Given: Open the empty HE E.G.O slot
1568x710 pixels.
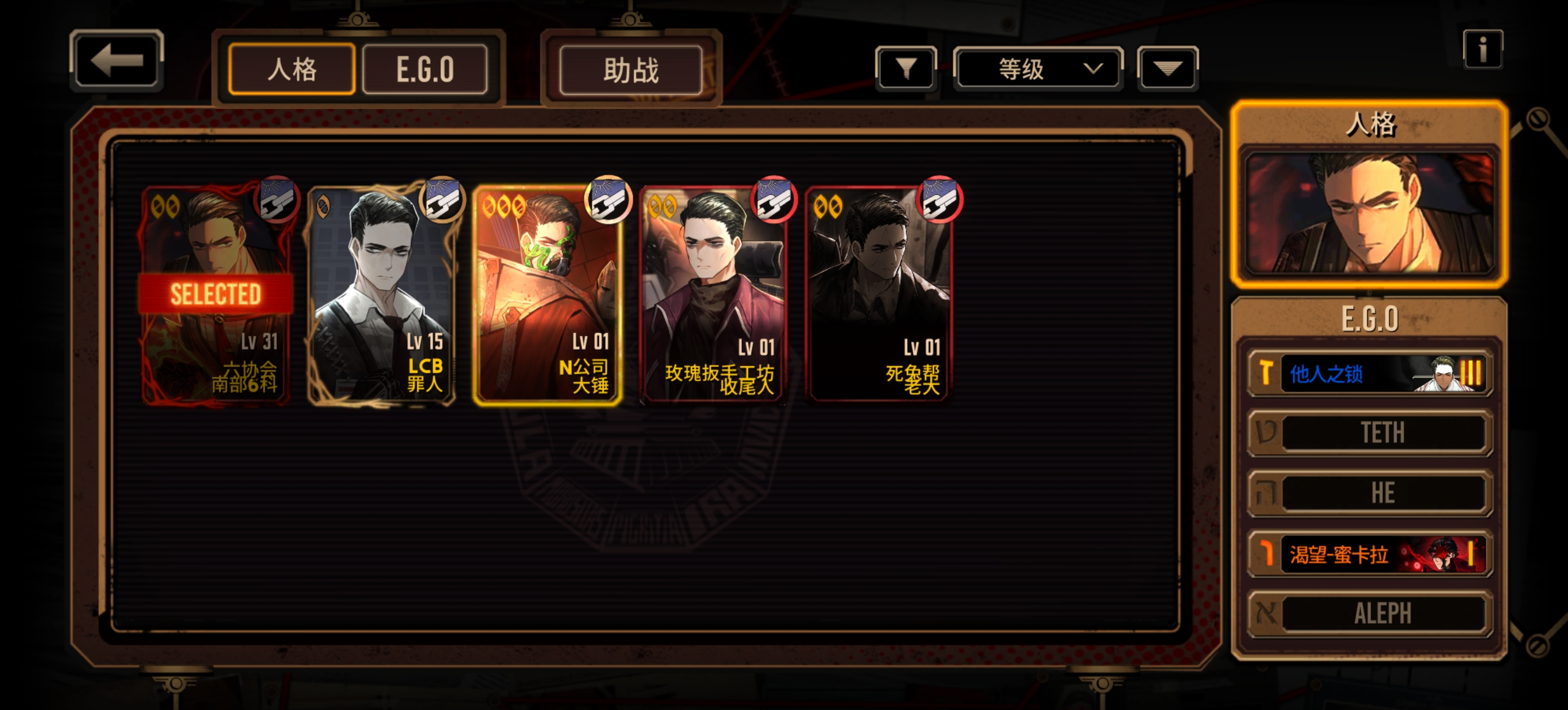Looking at the screenshot, I should click(x=1369, y=493).
